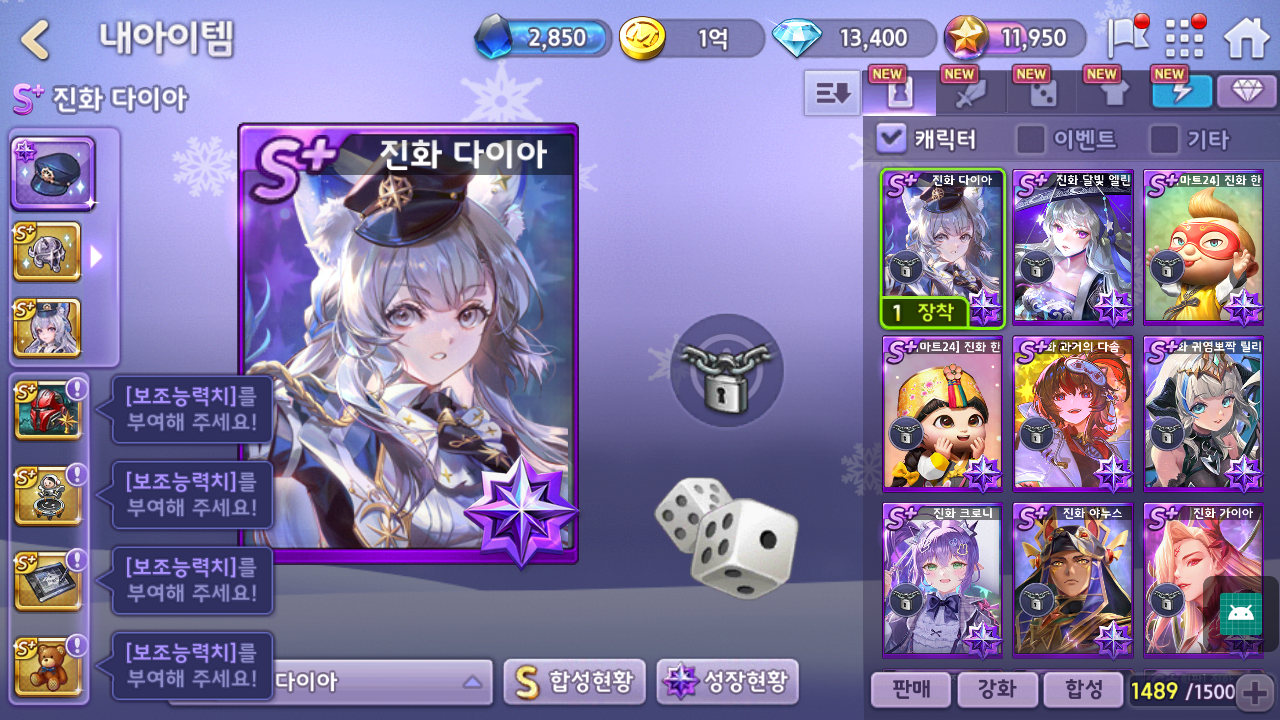Viewport: 1280px width, 720px height.
Task: Return to the home screen
Action: click(1246, 39)
